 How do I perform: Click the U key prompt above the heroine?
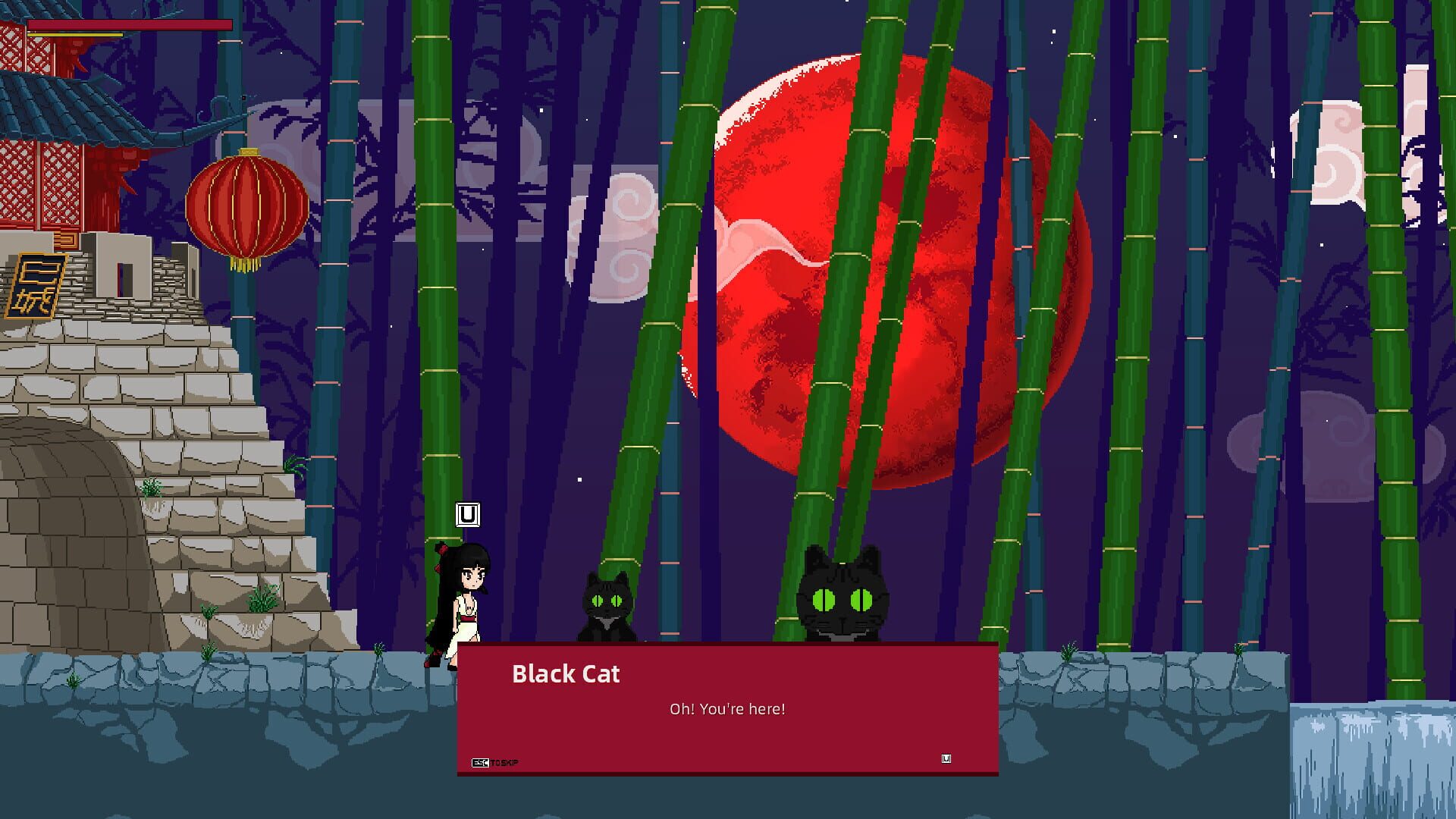[x=466, y=515]
